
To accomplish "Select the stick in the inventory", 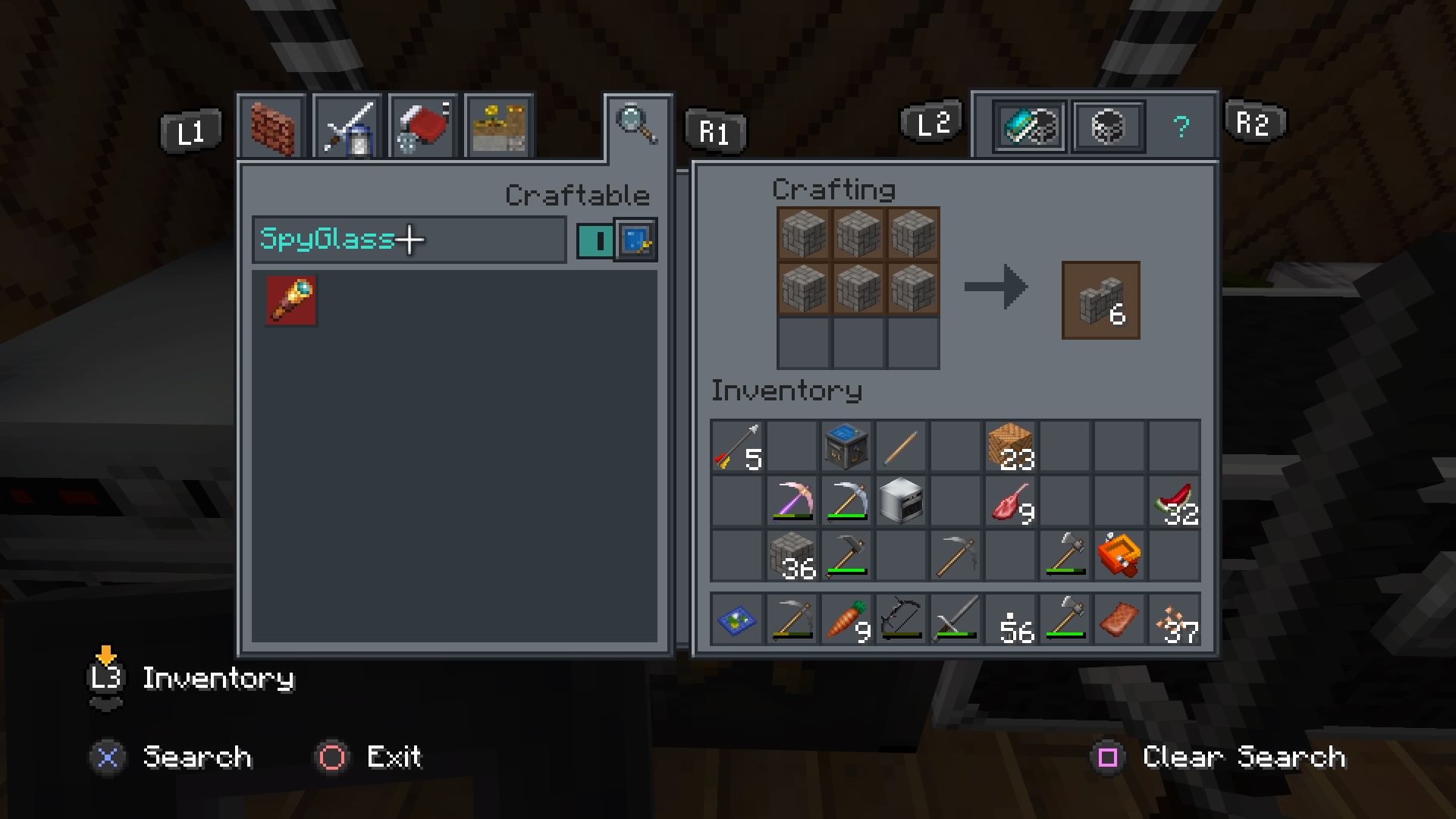I will point(901,447).
